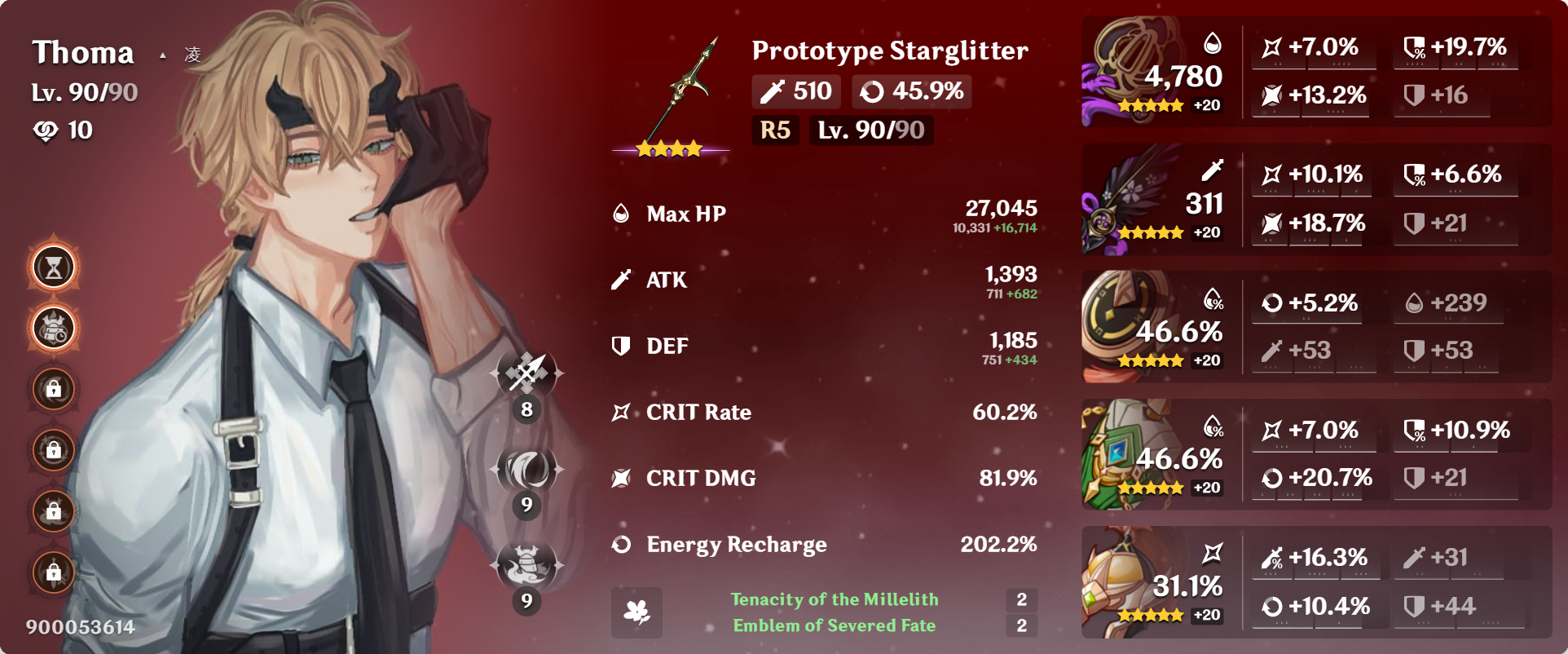Show the Tenacity of the Millelith set bonus
This screenshot has width=1568, height=654.
[x=835, y=599]
